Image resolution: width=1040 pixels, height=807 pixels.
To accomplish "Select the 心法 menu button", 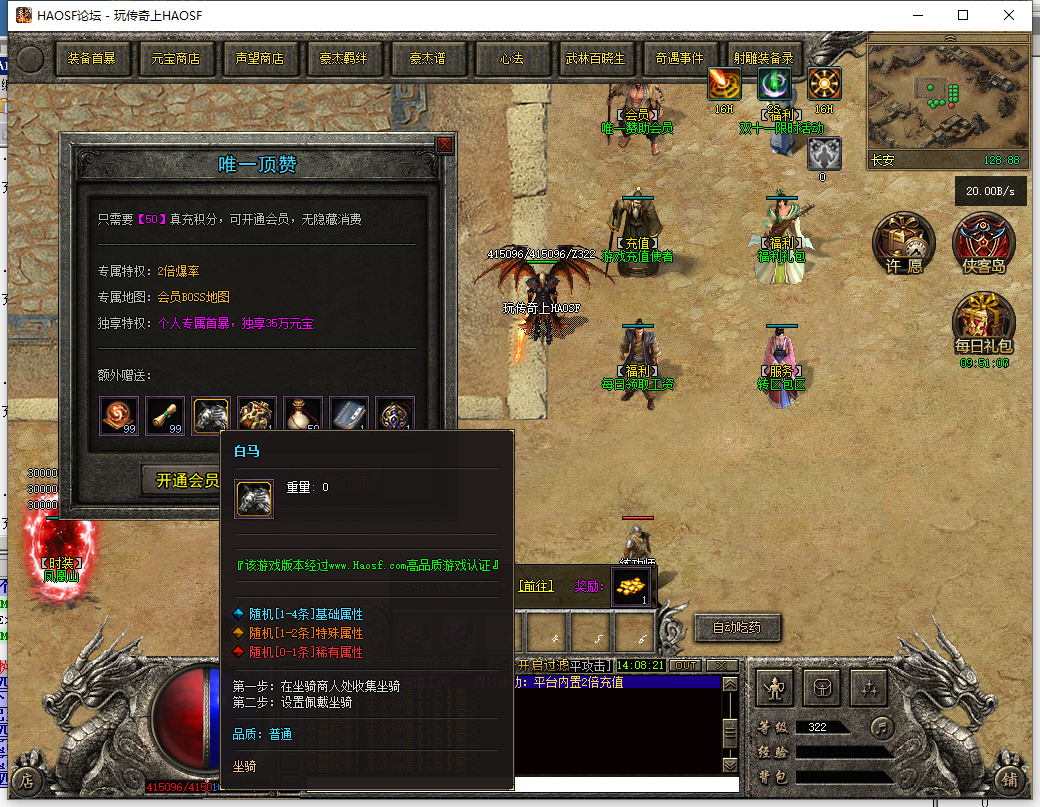I will point(512,58).
